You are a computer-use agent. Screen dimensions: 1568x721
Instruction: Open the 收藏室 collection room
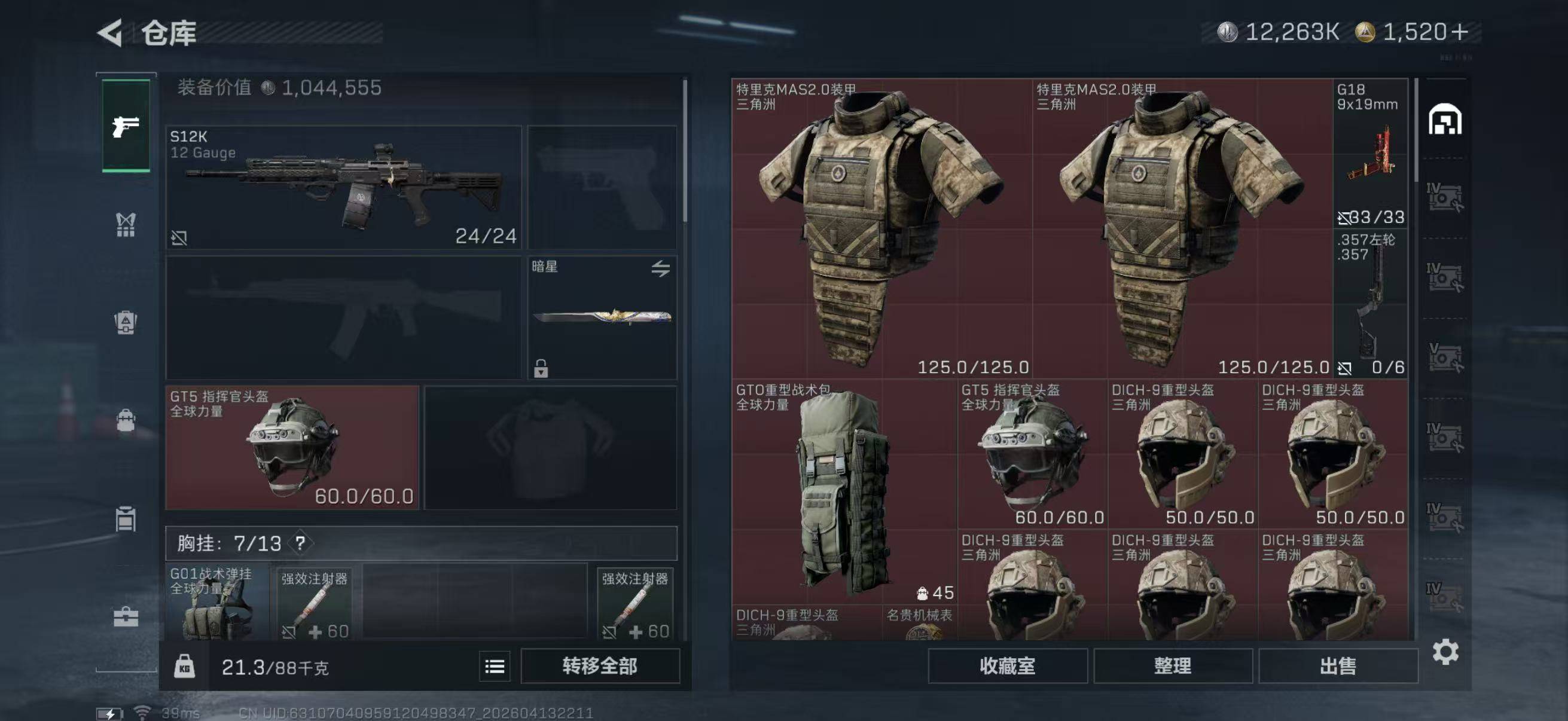pos(1008,666)
